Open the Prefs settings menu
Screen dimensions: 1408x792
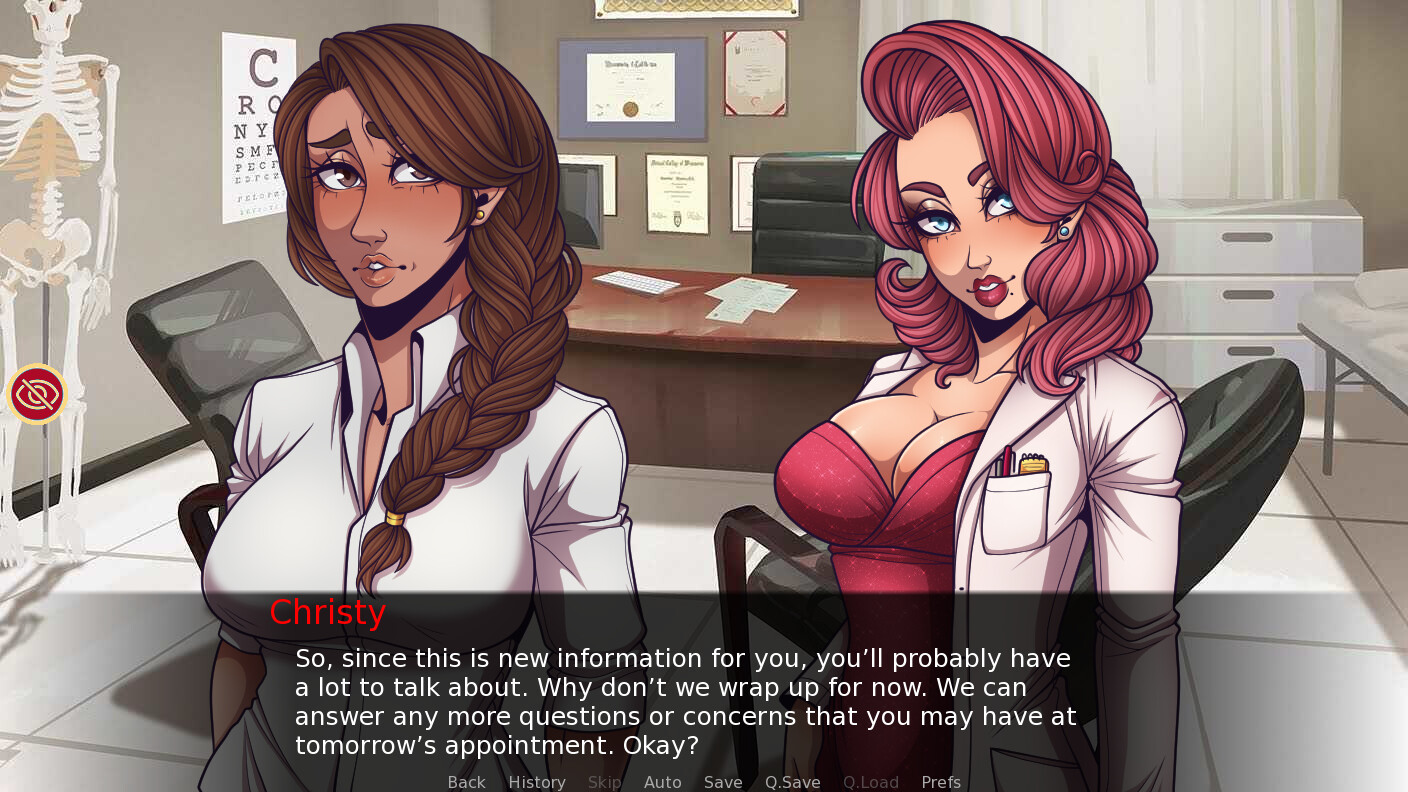(940, 782)
